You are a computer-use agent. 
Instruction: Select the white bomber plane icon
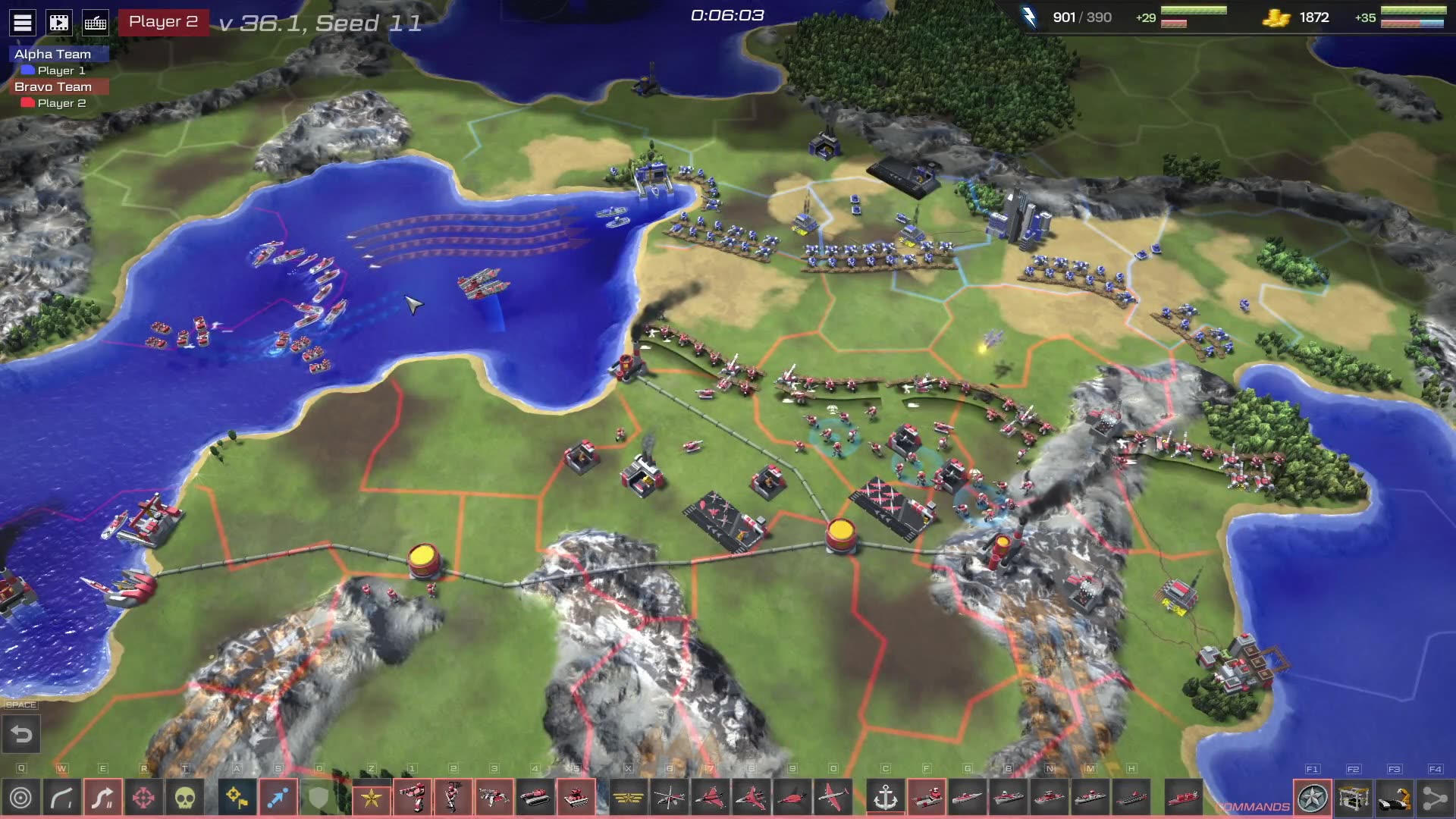833,798
